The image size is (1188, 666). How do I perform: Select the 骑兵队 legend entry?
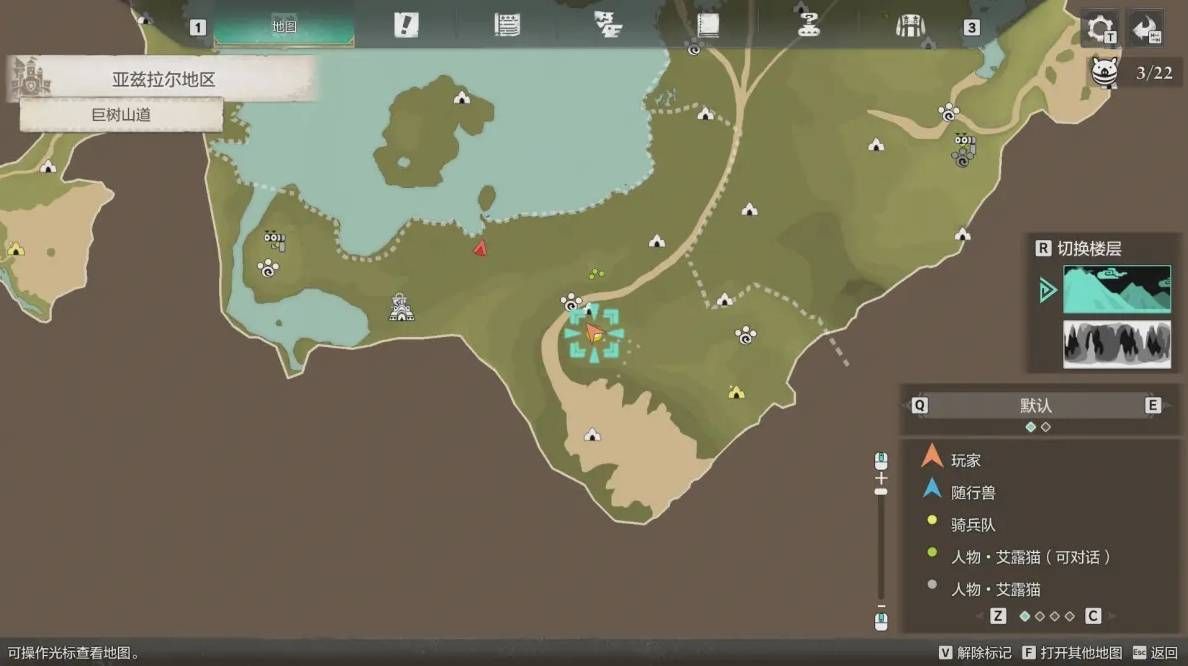[973, 525]
